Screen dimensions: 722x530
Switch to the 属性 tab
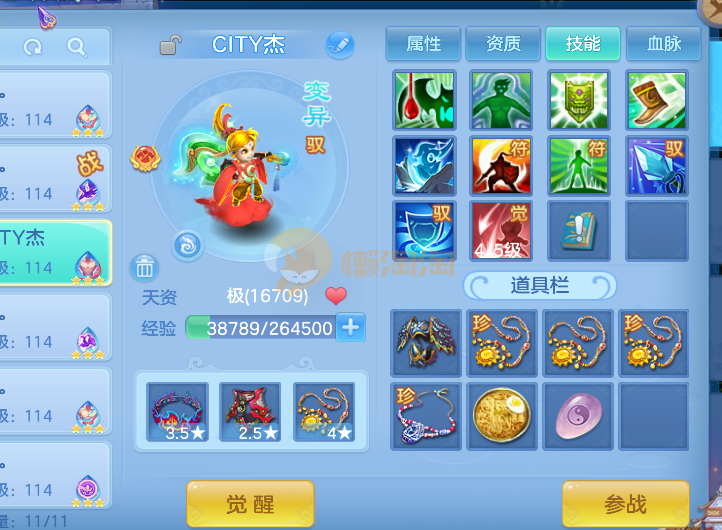click(423, 44)
